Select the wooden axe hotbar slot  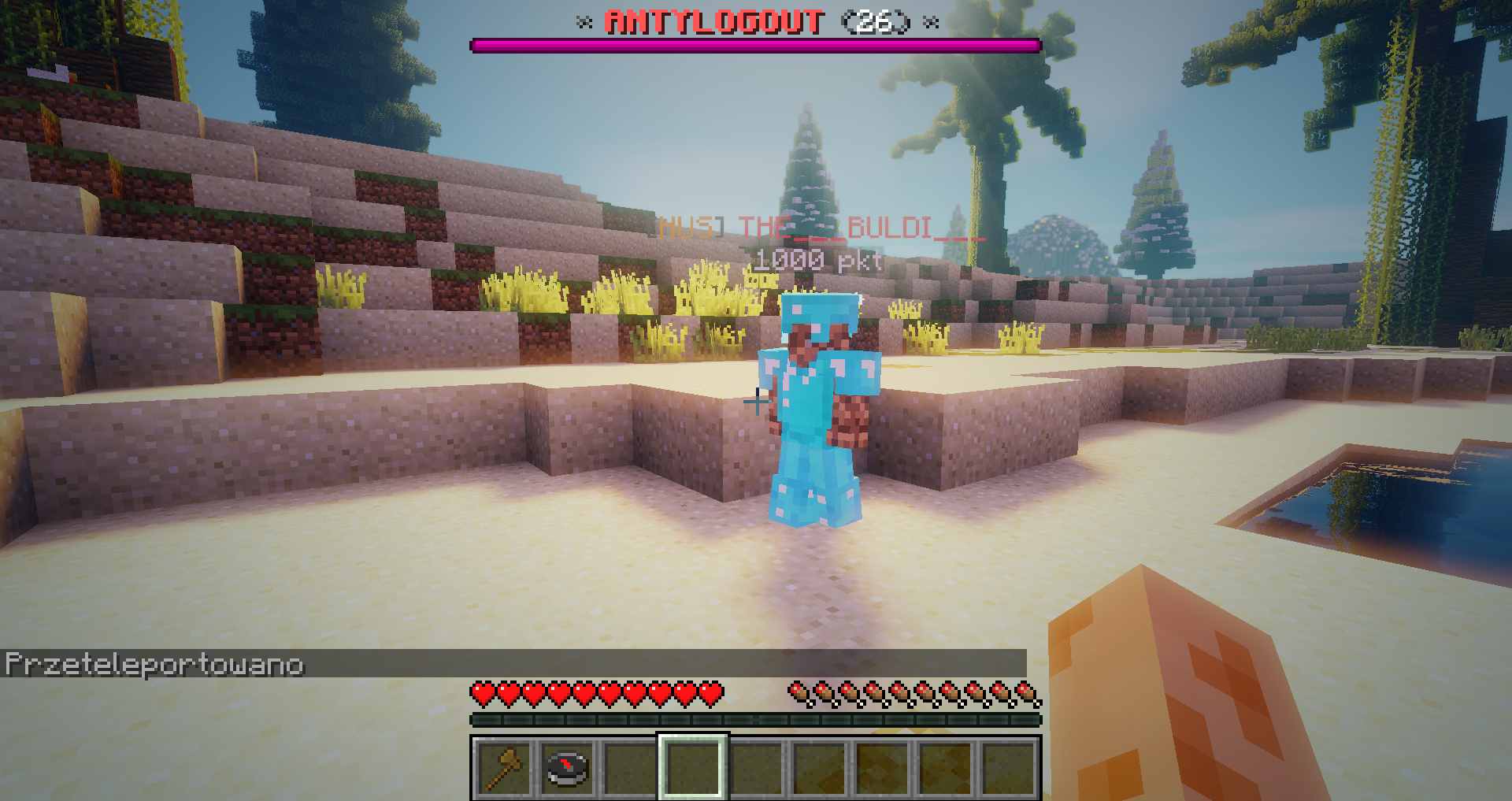[504, 768]
